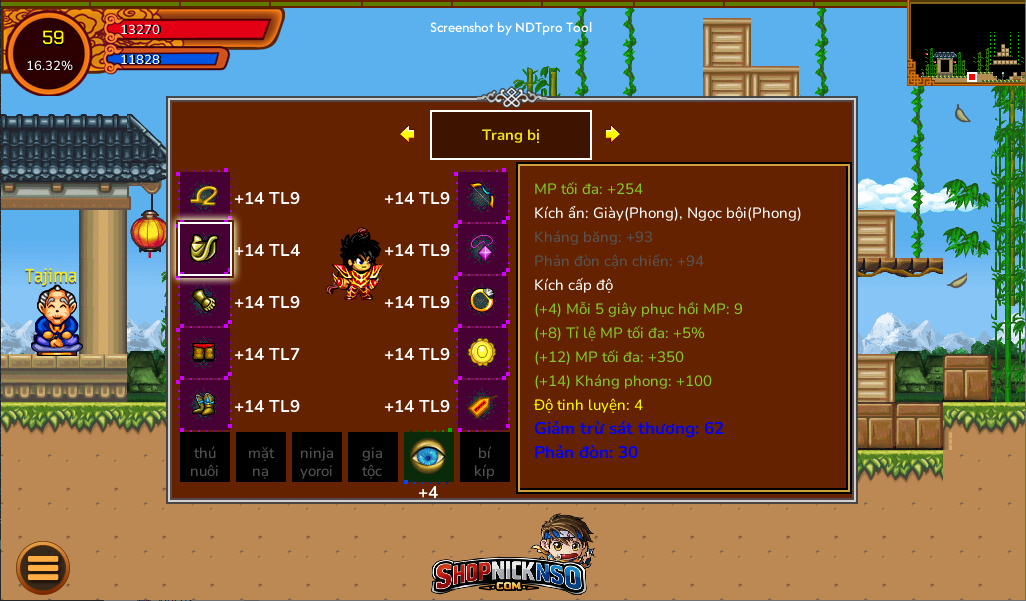Open the ninja yoroi slot
Image resolution: width=1026 pixels, height=601 pixels.
click(x=317, y=457)
